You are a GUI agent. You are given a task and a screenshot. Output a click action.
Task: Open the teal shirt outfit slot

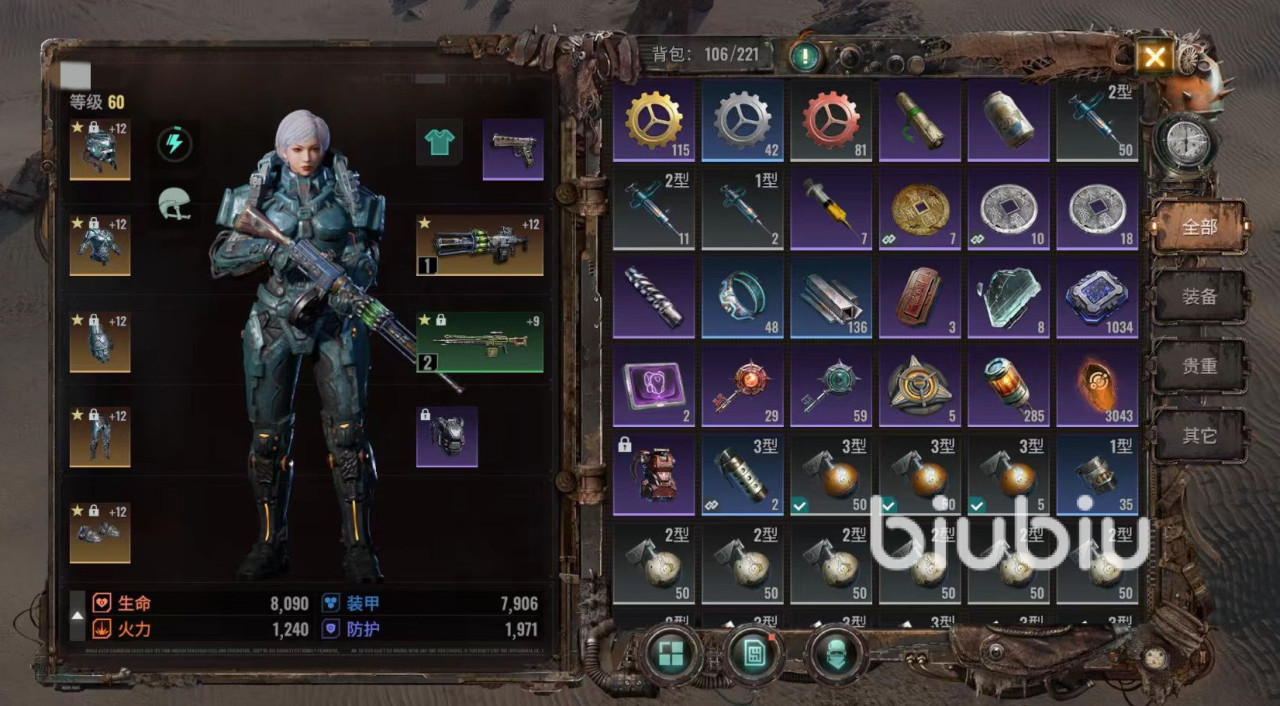click(439, 143)
